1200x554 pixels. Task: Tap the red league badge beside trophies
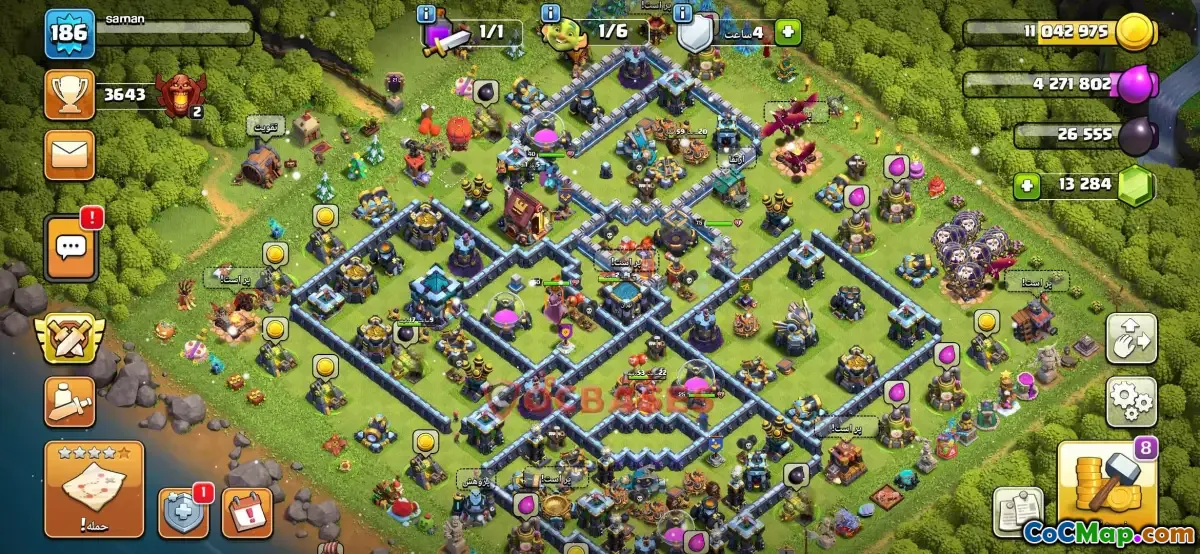183,96
